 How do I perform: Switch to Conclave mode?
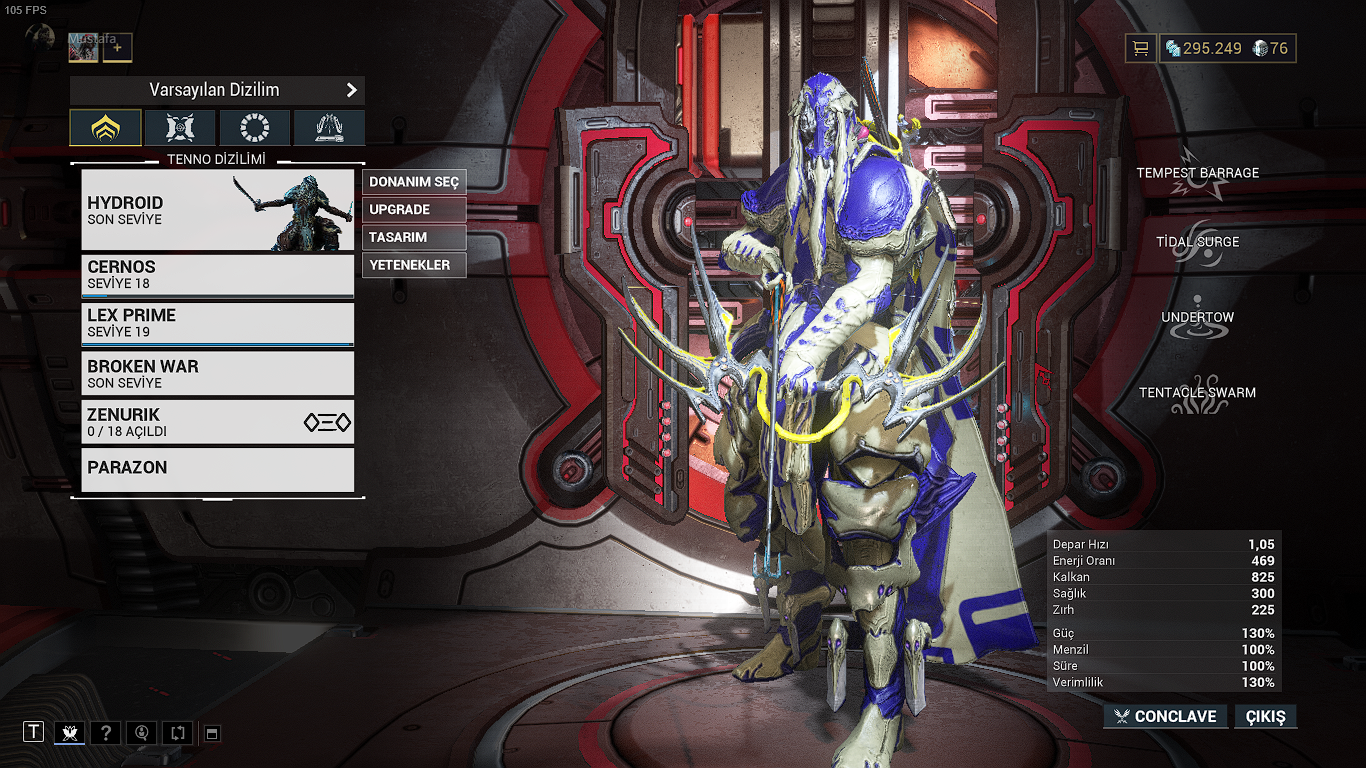pos(1165,716)
